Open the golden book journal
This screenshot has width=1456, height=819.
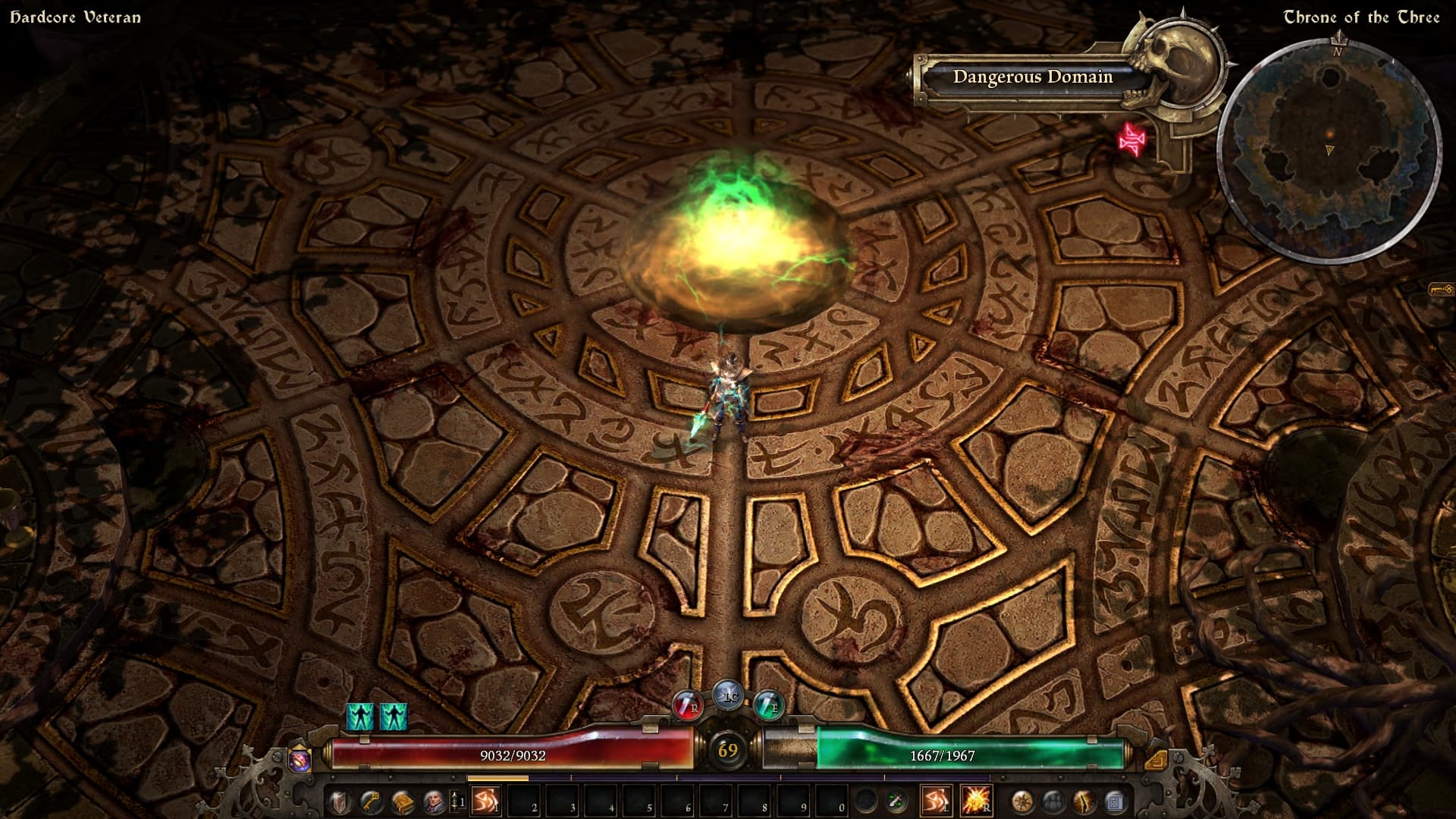click(402, 801)
